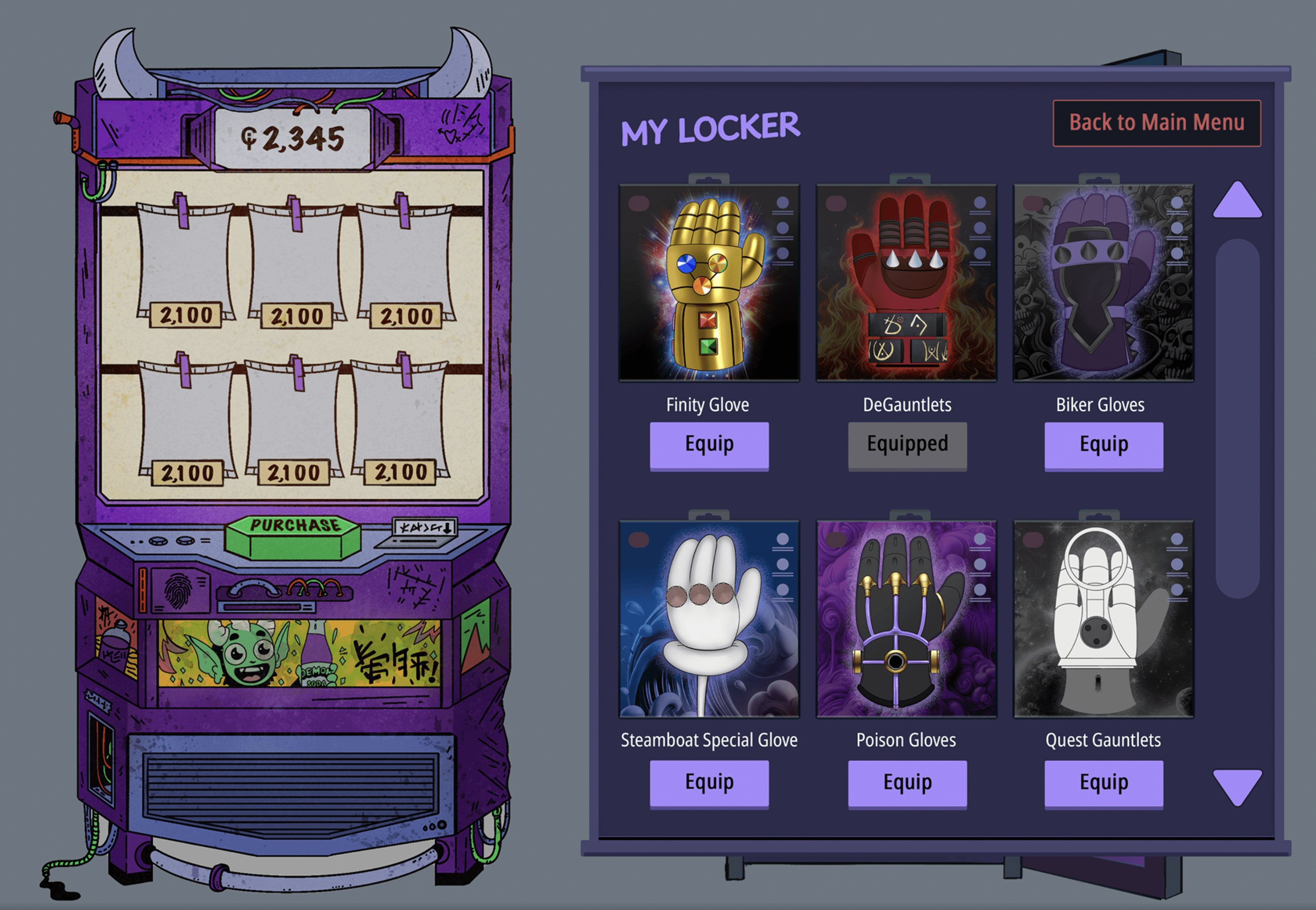Equip the Poison Gloves
The image size is (1316, 910).
point(907,783)
